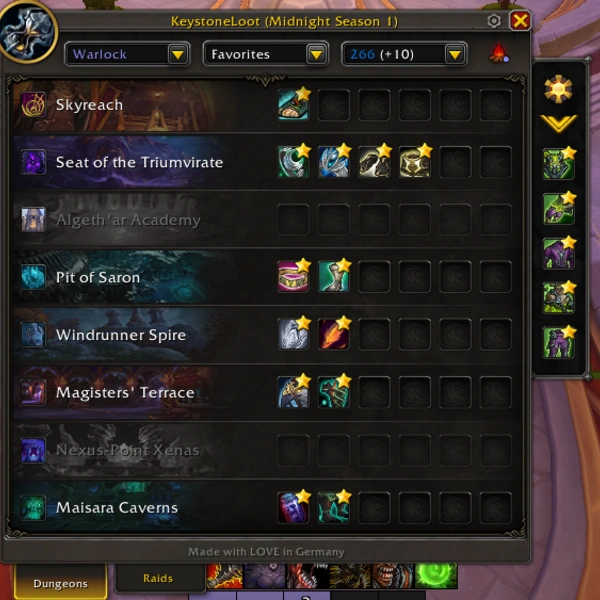Click the pink belt item in Pit of Saron
Image resolution: width=600 pixels, height=600 pixels.
293,277
